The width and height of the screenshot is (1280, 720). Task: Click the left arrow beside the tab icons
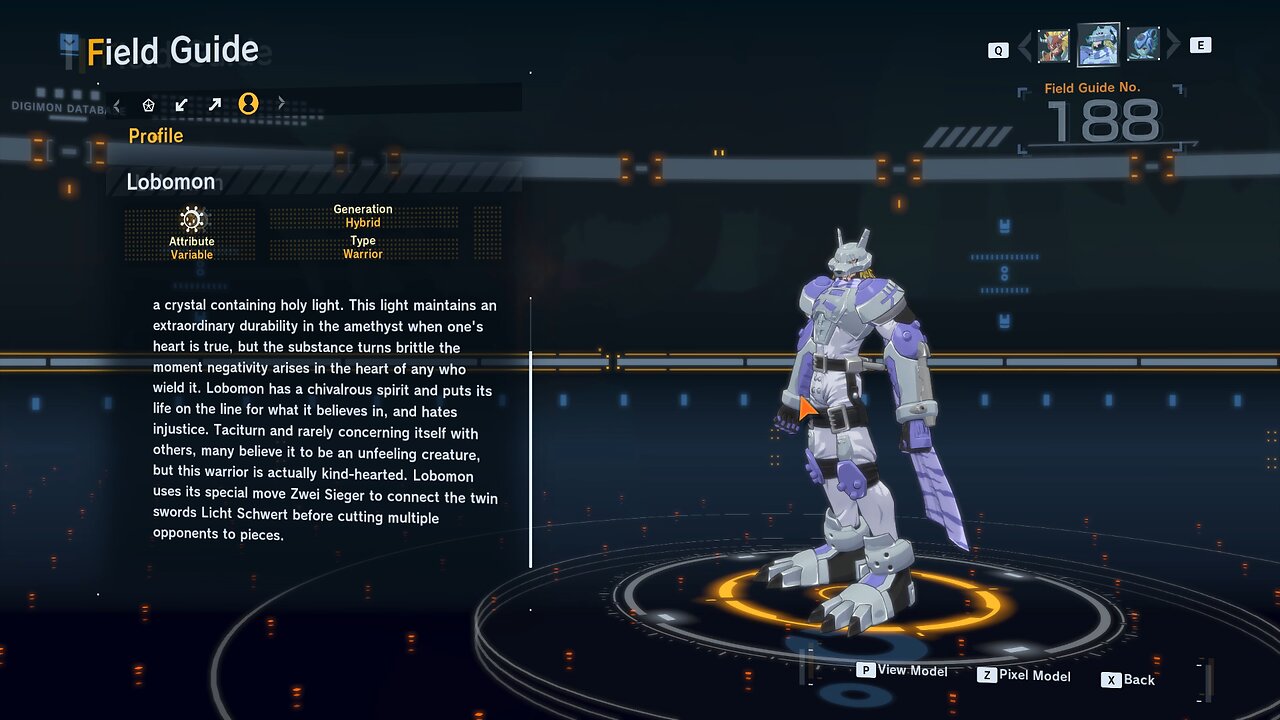(x=117, y=104)
